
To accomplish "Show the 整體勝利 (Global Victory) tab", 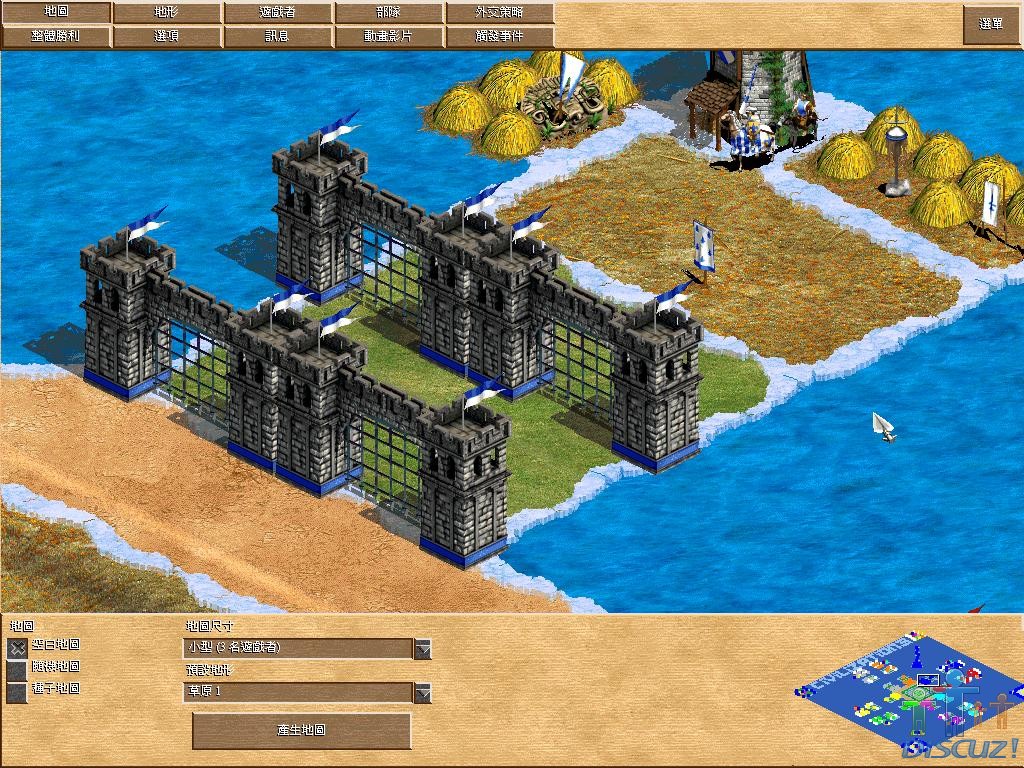I will pyautogui.click(x=56, y=36).
